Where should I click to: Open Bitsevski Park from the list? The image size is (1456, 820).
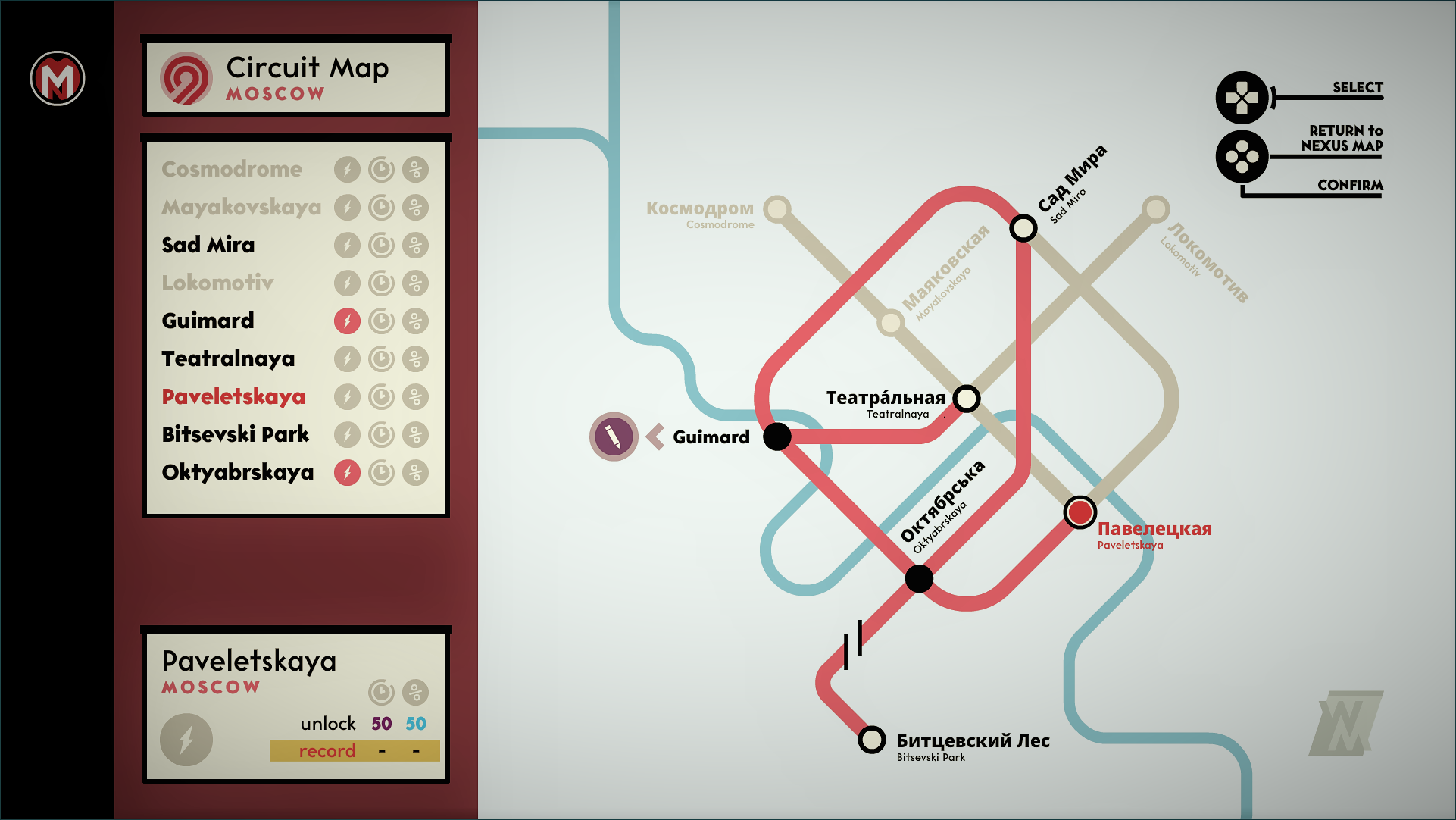(x=236, y=434)
